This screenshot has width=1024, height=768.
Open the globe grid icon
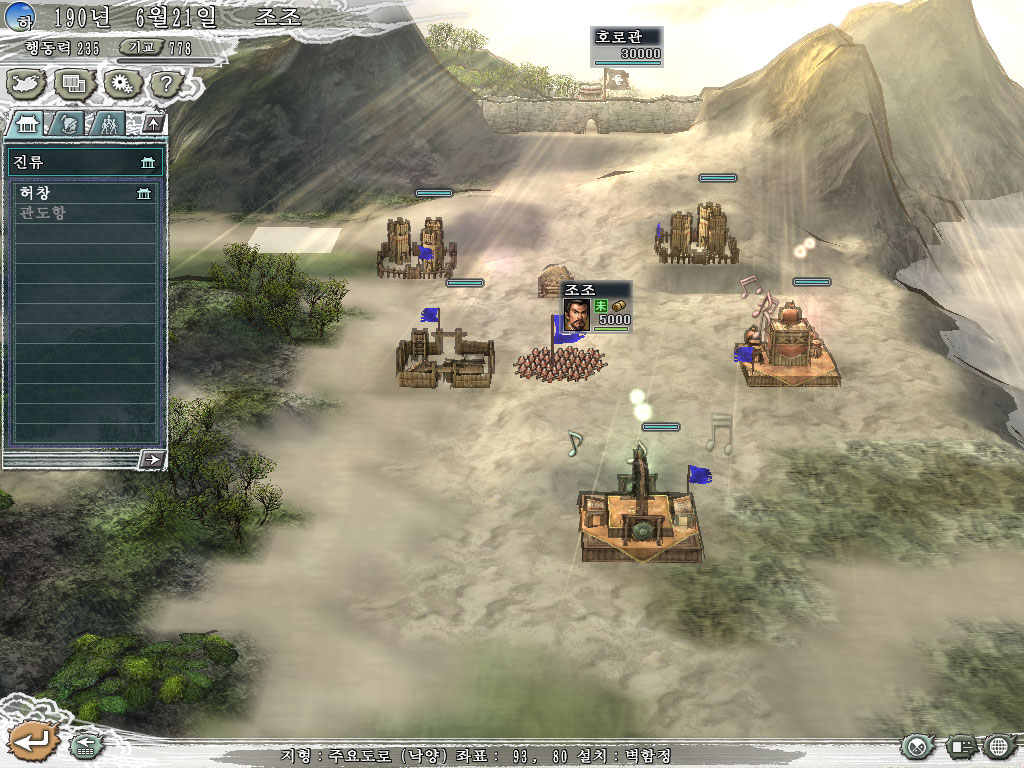[x=999, y=746]
